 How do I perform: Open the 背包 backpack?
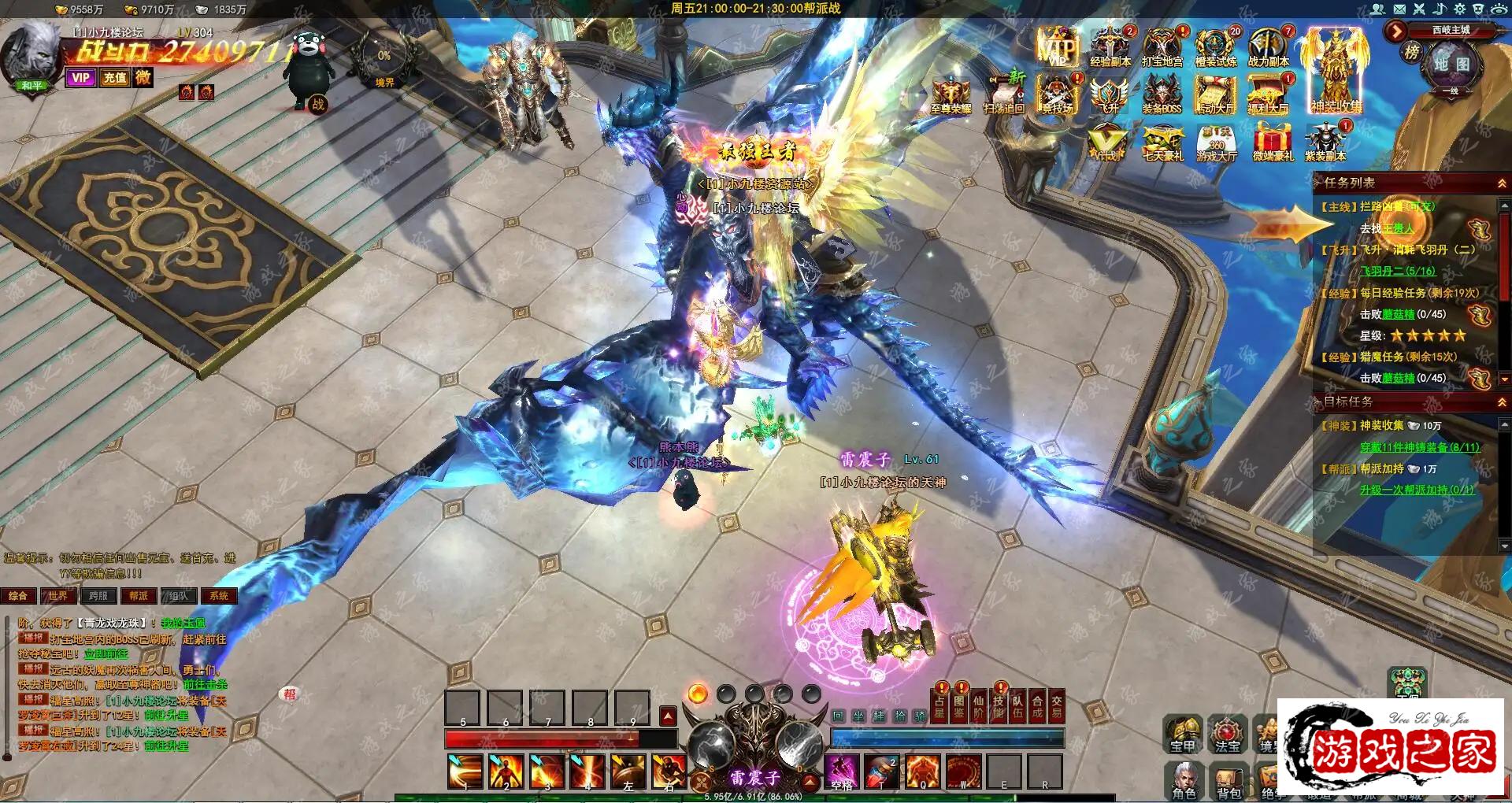click(1228, 779)
